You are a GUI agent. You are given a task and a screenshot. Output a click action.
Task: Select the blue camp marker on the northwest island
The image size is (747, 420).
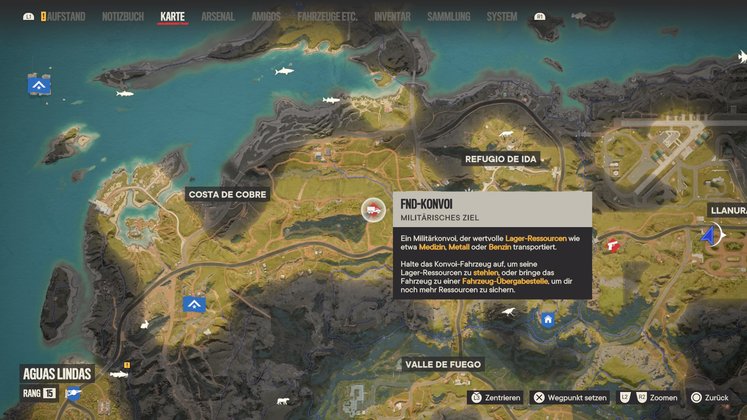pyautogui.click(x=40, y=86)
